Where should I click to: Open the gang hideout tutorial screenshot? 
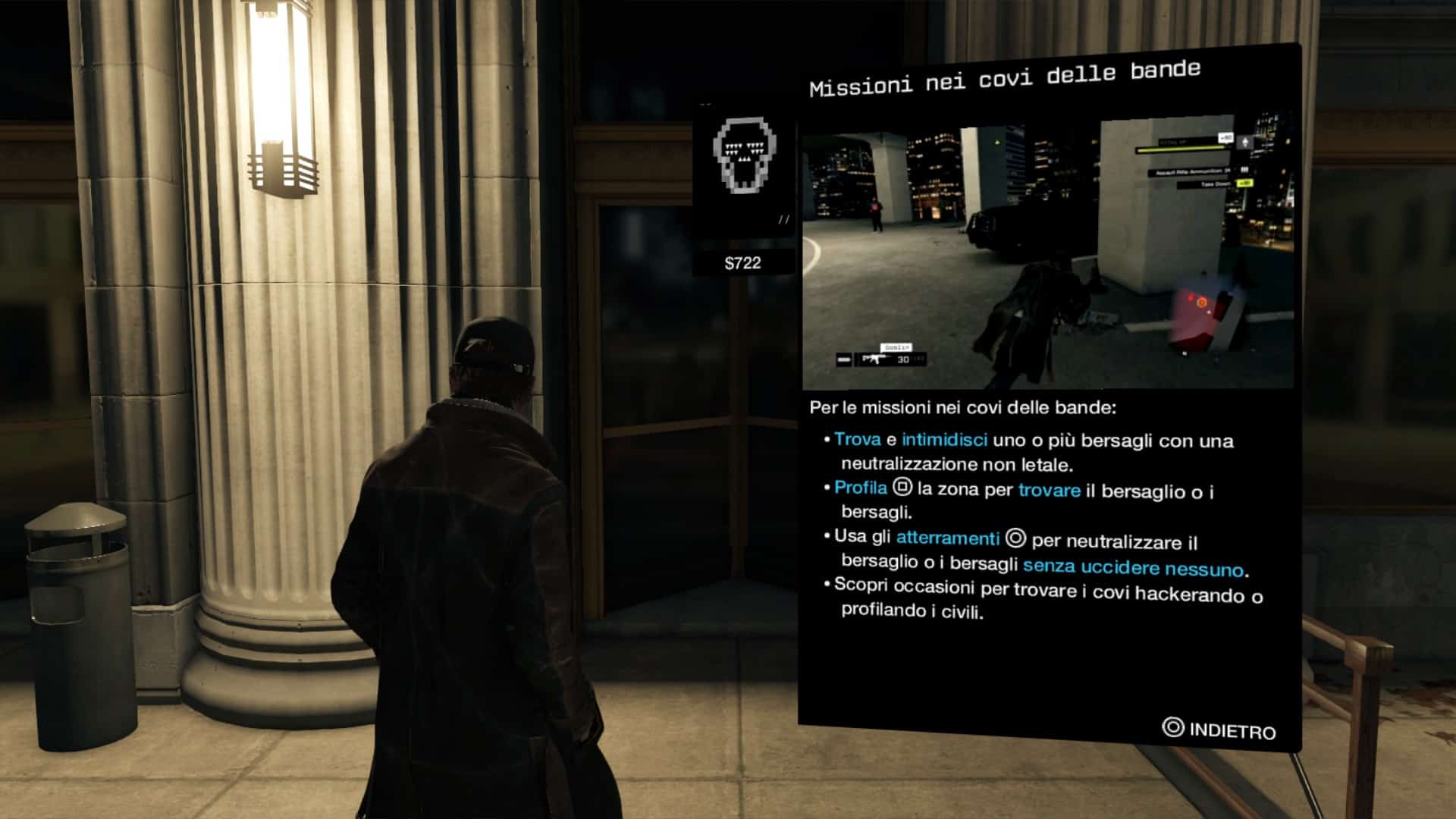1048,254
